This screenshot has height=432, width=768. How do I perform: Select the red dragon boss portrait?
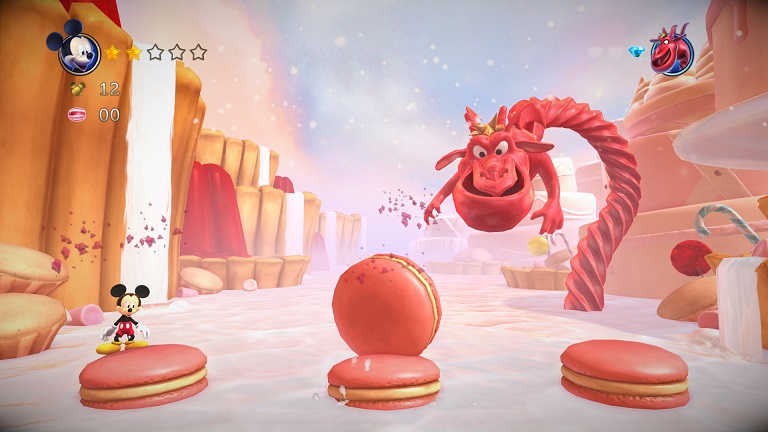click(x=671, y=52)
